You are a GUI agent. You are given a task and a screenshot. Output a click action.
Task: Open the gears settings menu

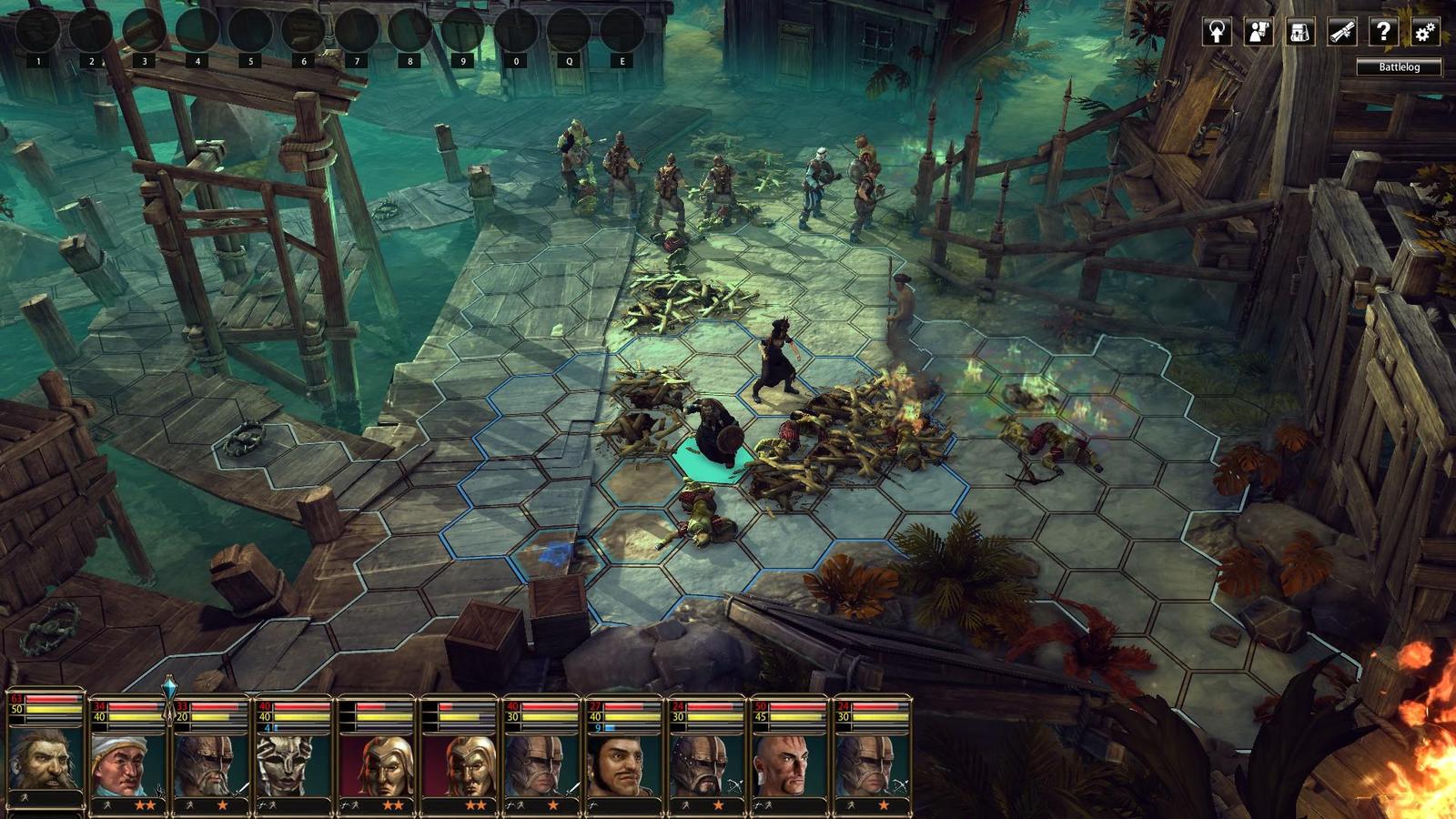(1424, 32)
